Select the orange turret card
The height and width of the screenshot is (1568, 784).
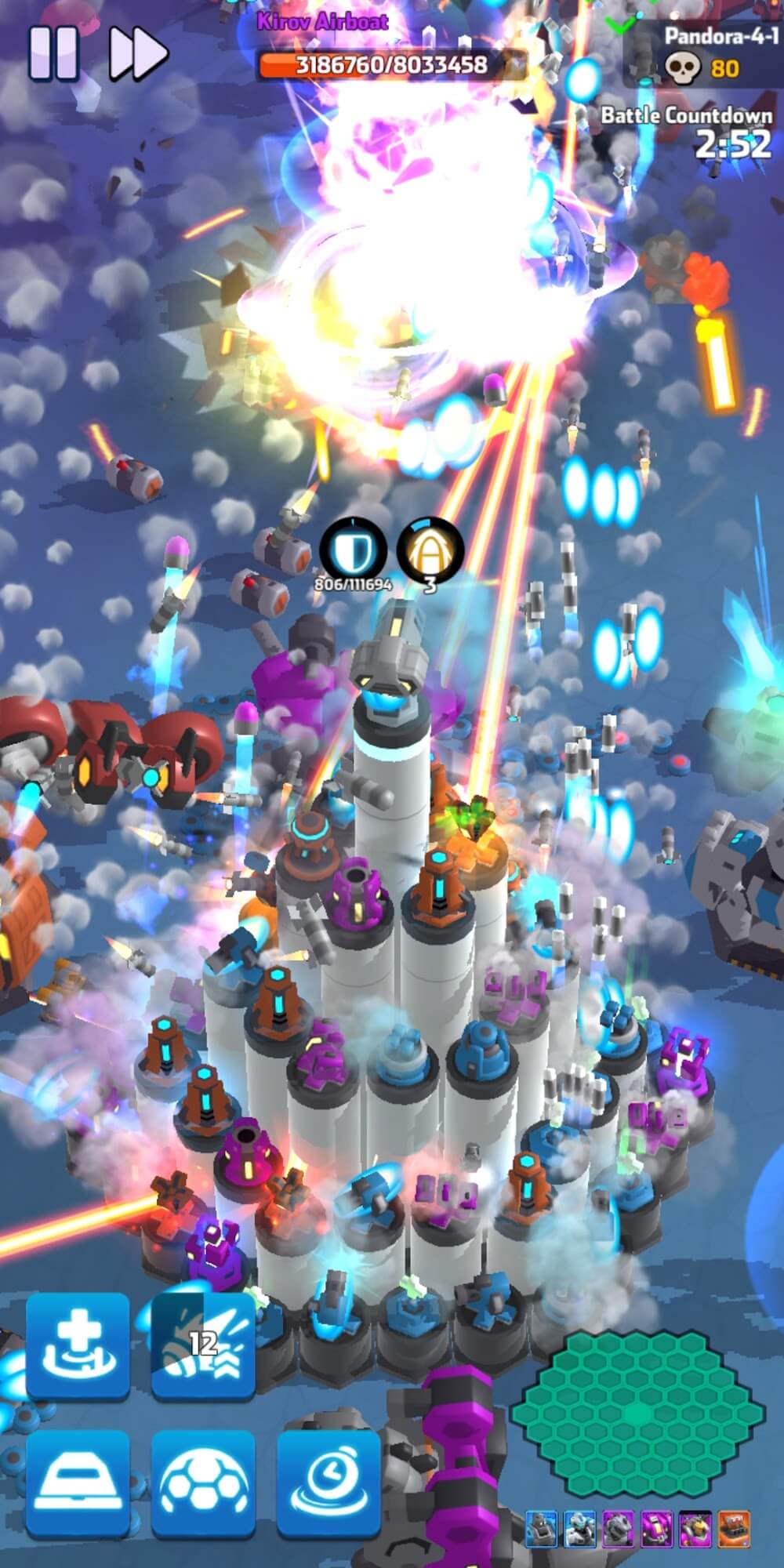734,1528
